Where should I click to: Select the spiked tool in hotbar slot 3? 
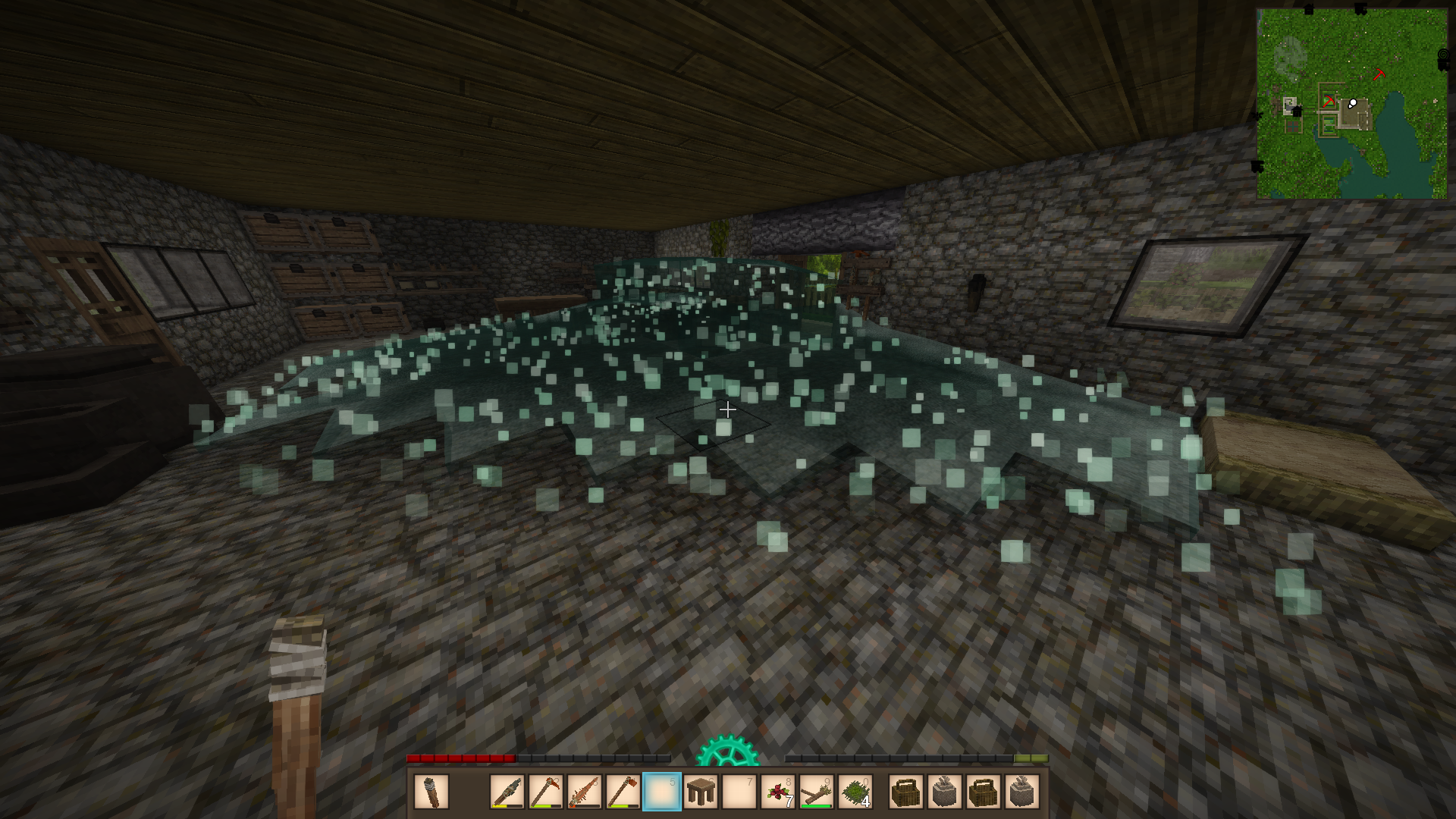[x=584, y=792]
